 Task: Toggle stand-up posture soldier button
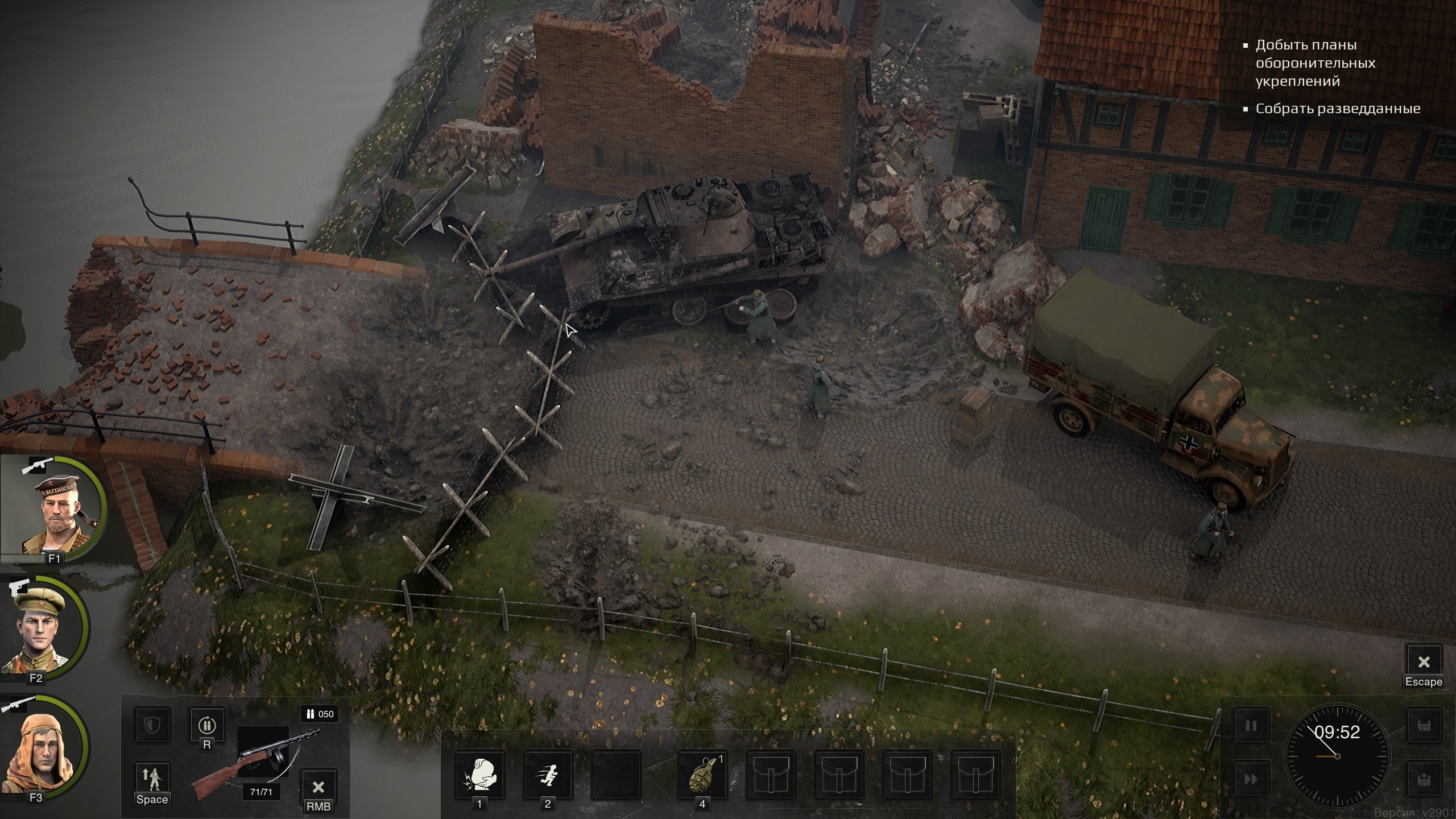[x=152, y=779]
